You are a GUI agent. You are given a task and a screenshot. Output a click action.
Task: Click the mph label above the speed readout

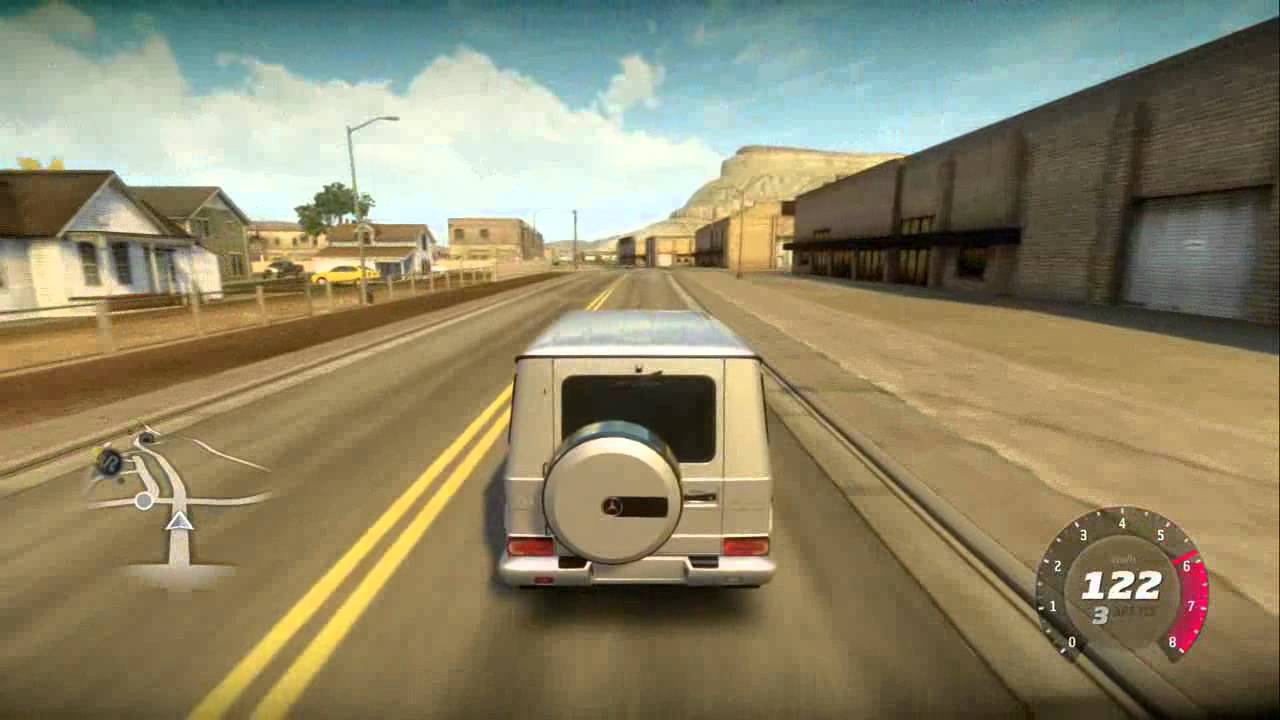(1124, 559)
